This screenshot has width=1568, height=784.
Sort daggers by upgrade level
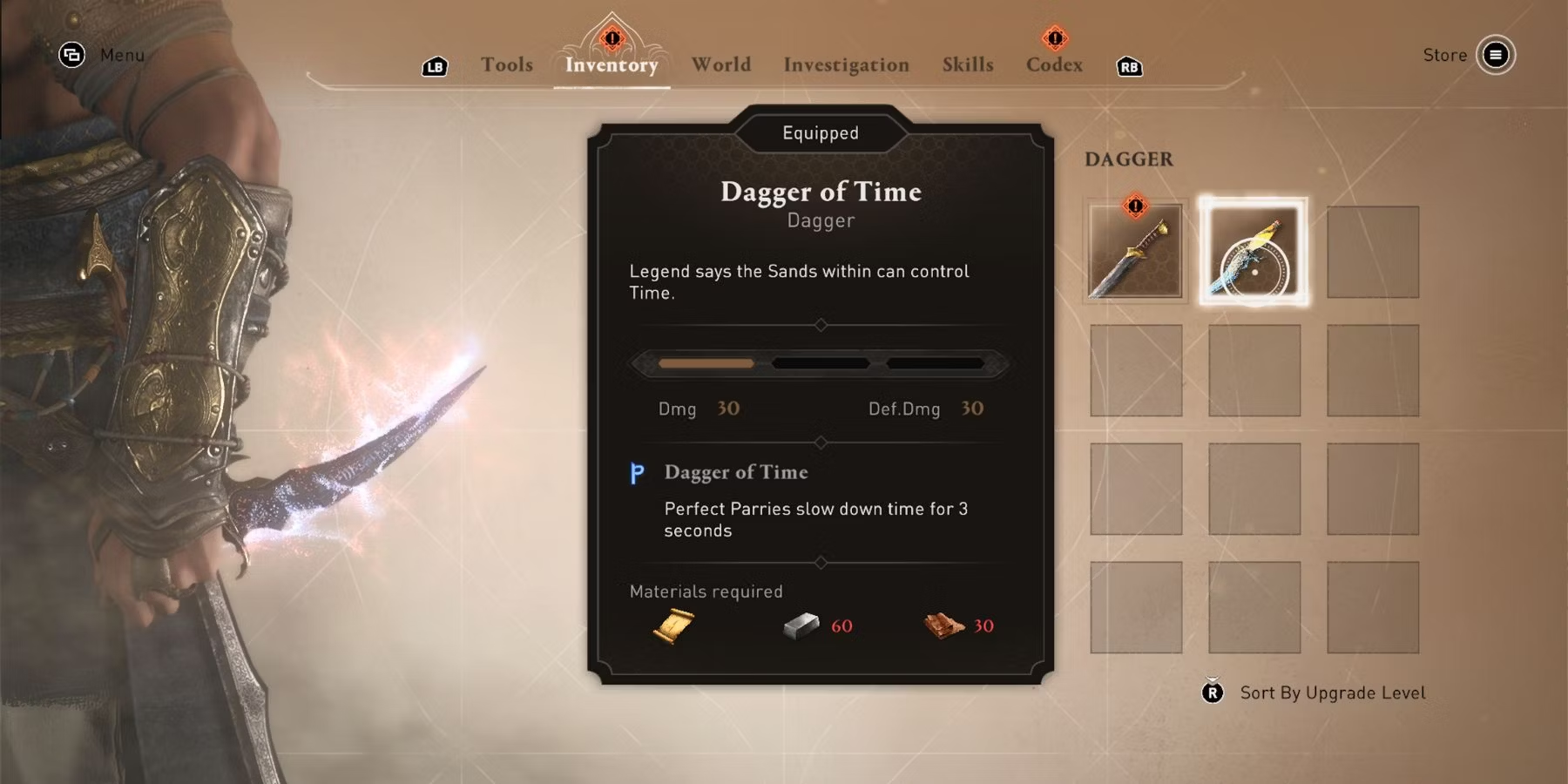click(x=1332, y=693)
